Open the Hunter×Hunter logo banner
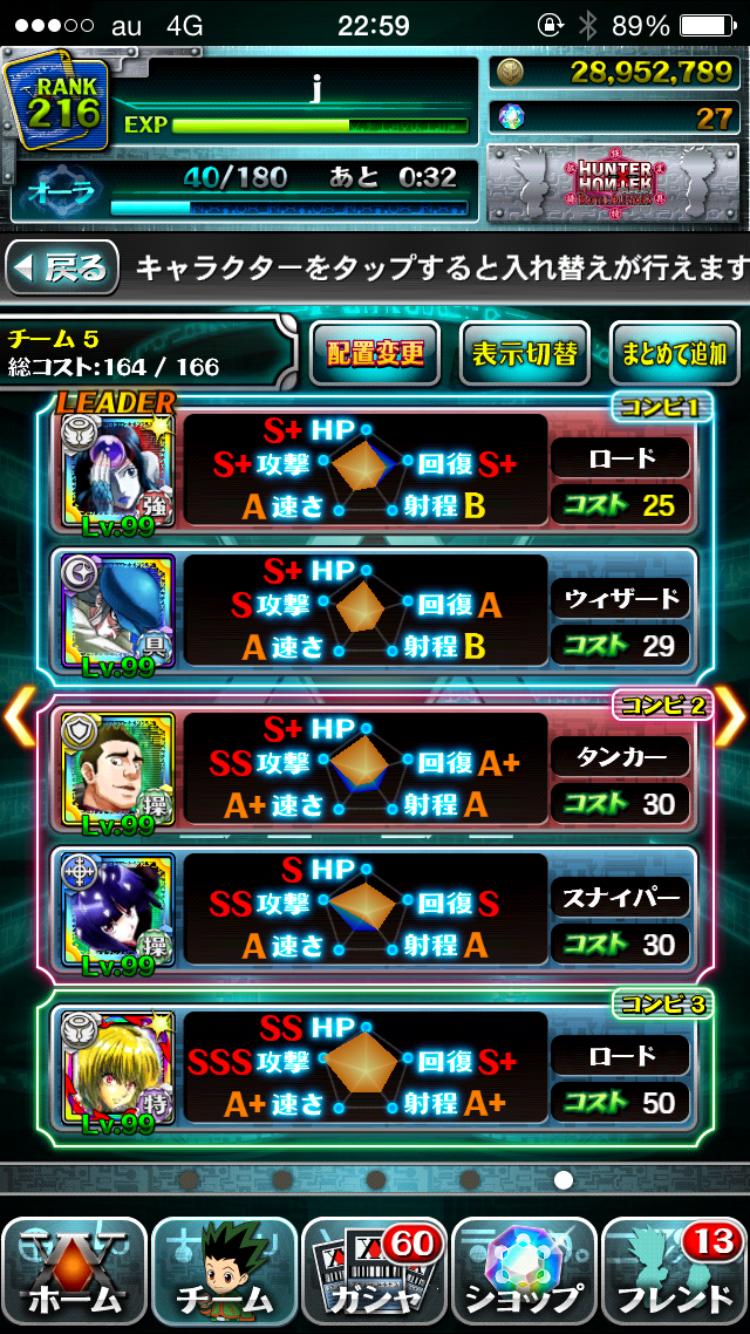 614,184
